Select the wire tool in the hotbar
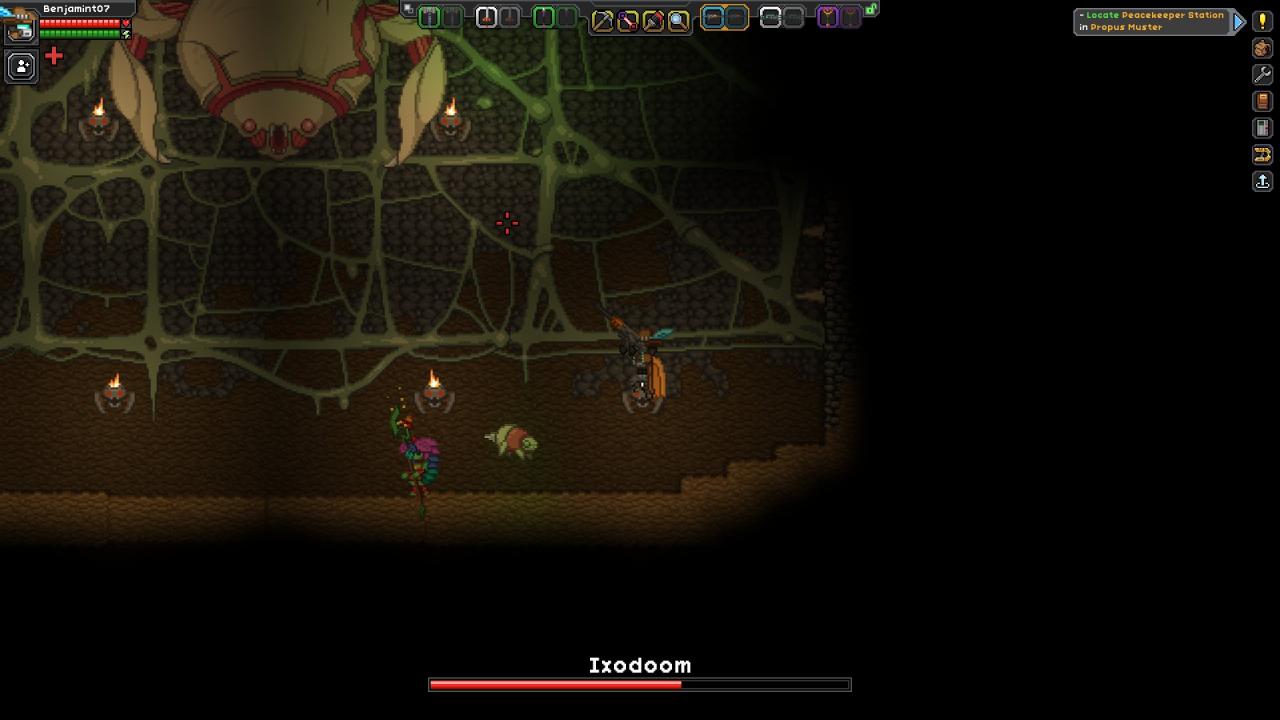1280x720 pixels. click(x=627, y=20)
